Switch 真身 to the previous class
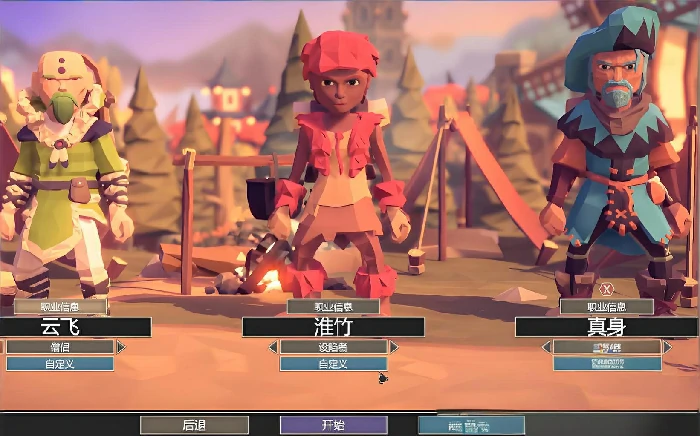The height and width of the screenshot is (436, 700). pos(546,347)
